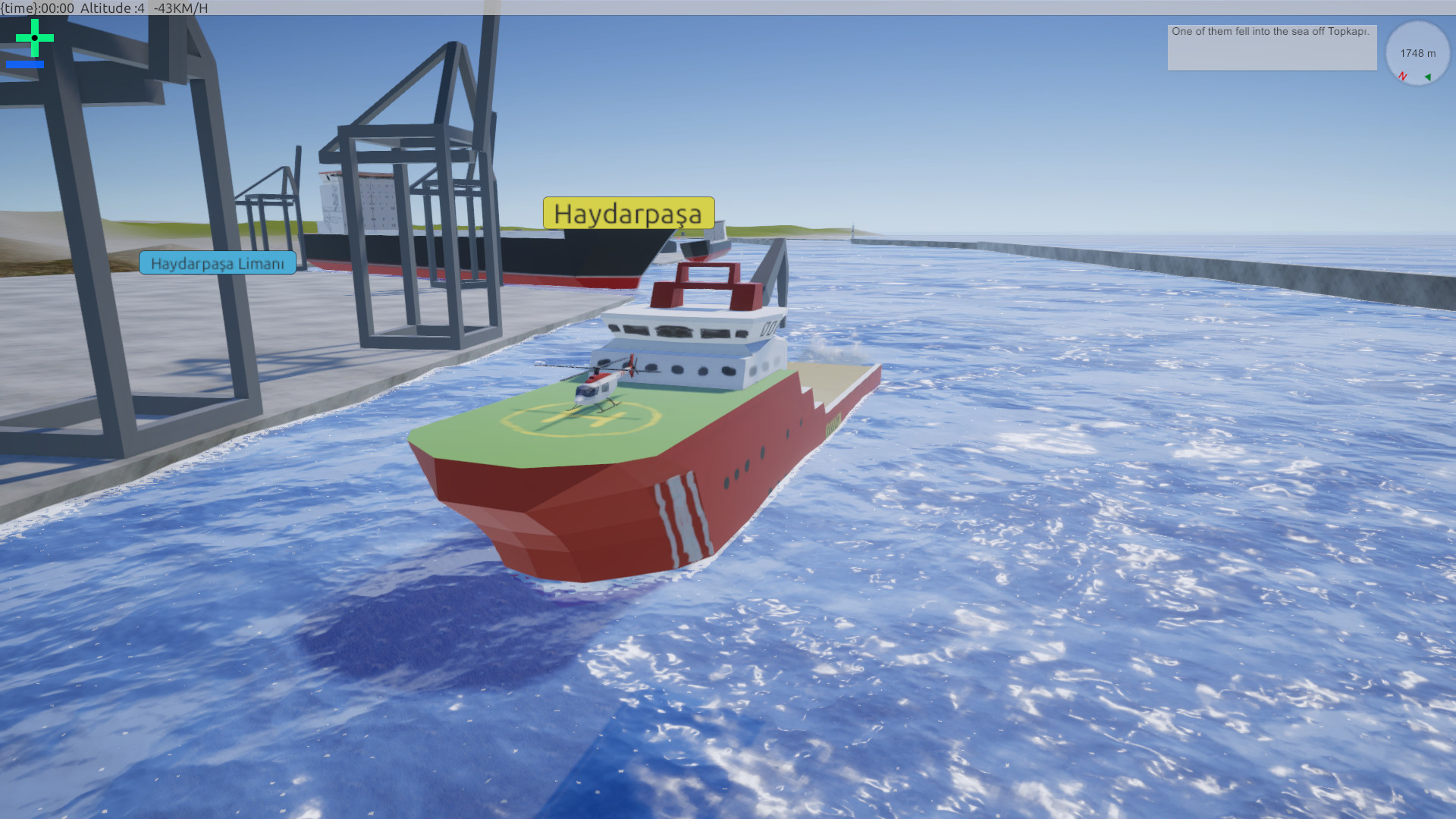Click the green waypoint arrow on the compass
Image resolution: width=1456 pixels, height=819 pixels.
click(1429, 77)
